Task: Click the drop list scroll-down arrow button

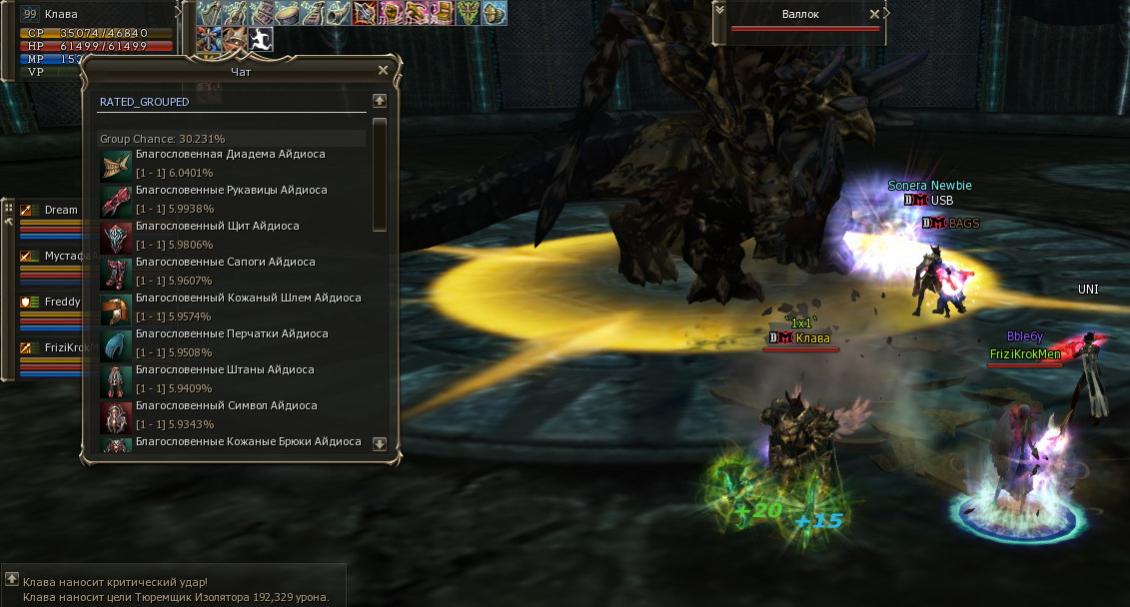Action: 379,444
